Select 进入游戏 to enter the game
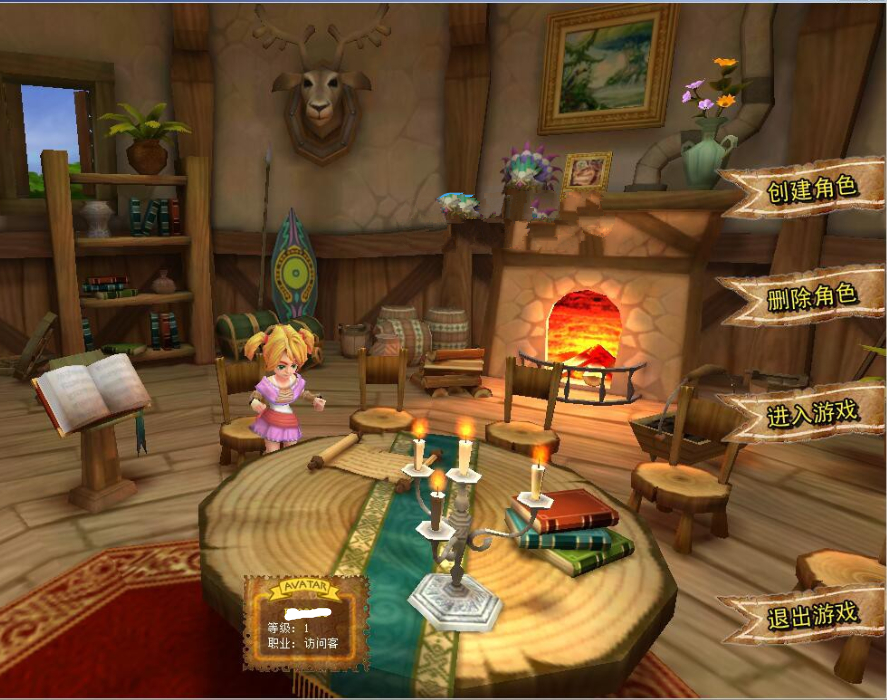The height and width of the screenshot is (700, 887). click(811, 413)
